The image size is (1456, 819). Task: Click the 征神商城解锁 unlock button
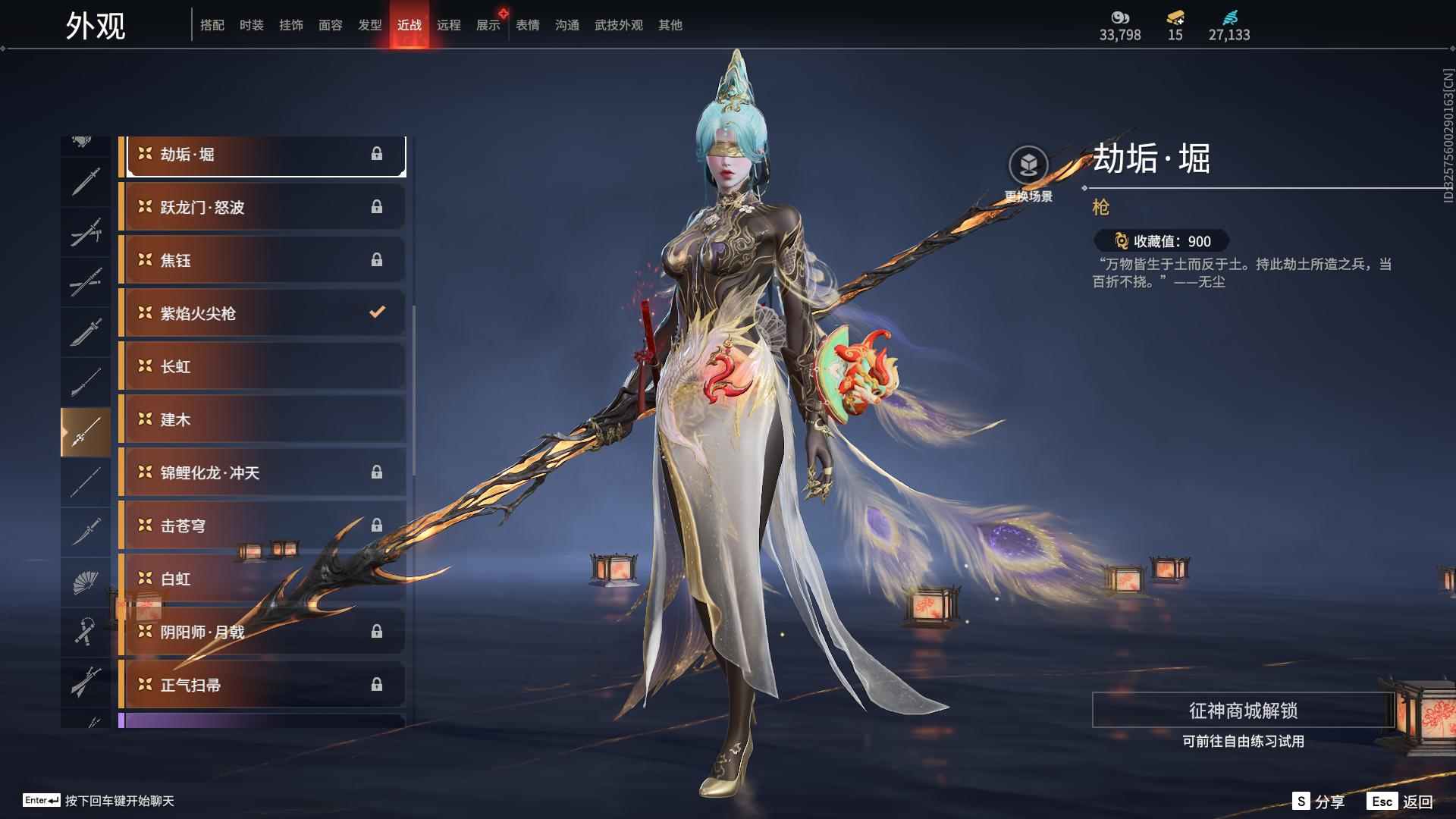pyautogui.click(x=1242, y=711)
